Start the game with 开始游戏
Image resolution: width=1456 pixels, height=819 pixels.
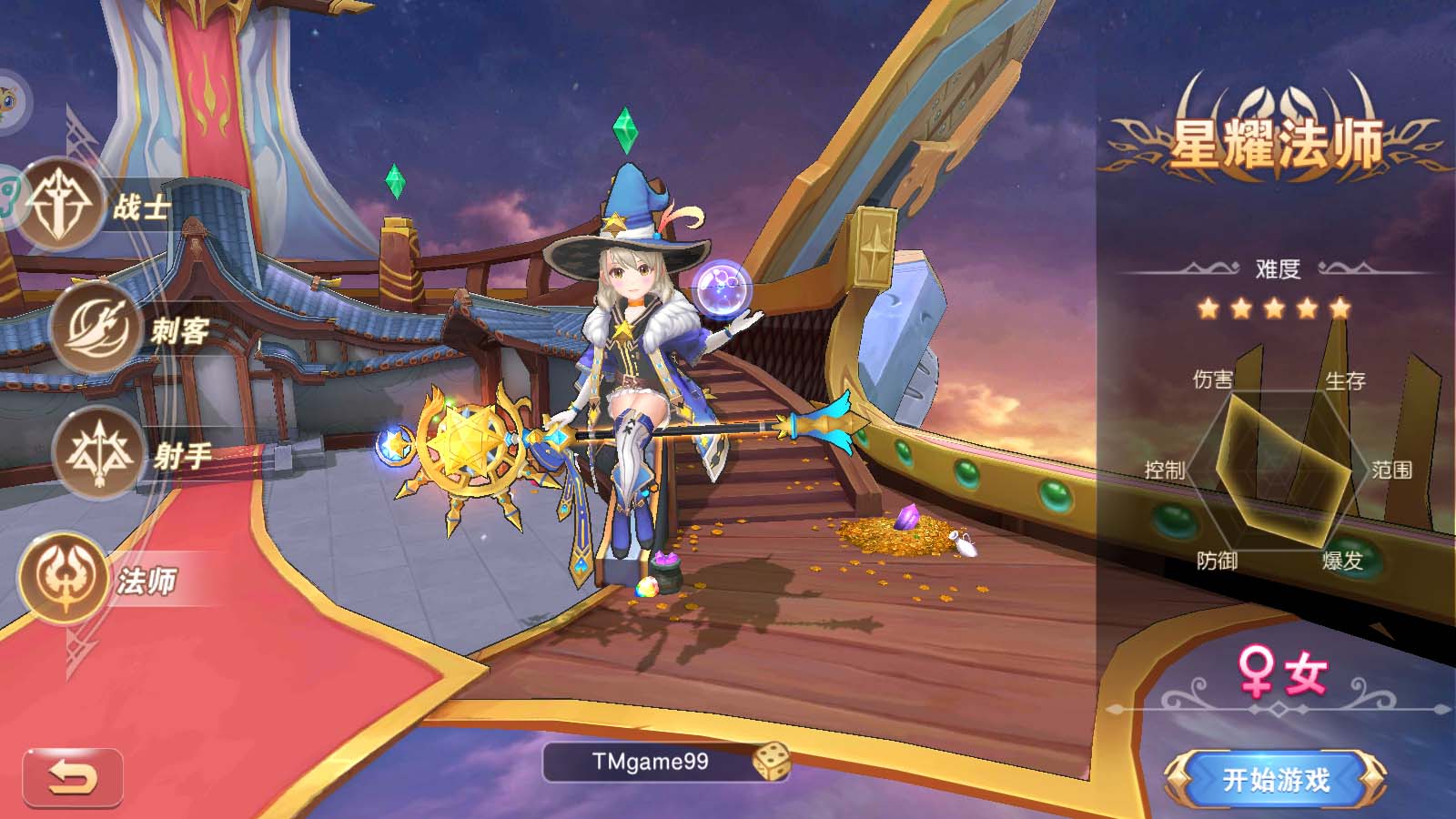pos(1275,780)
